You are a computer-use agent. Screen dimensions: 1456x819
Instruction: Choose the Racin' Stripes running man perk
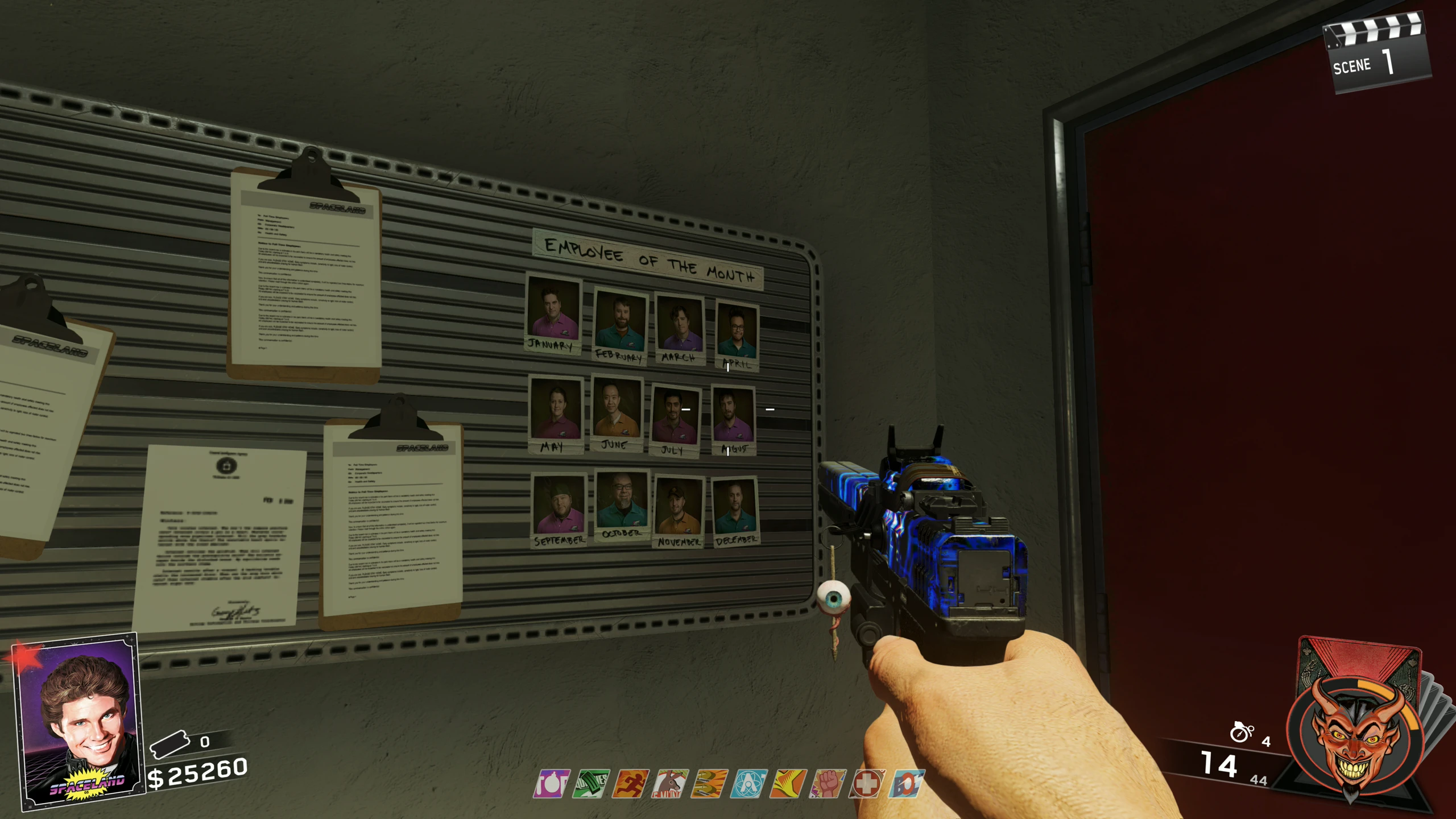point(630,784)
